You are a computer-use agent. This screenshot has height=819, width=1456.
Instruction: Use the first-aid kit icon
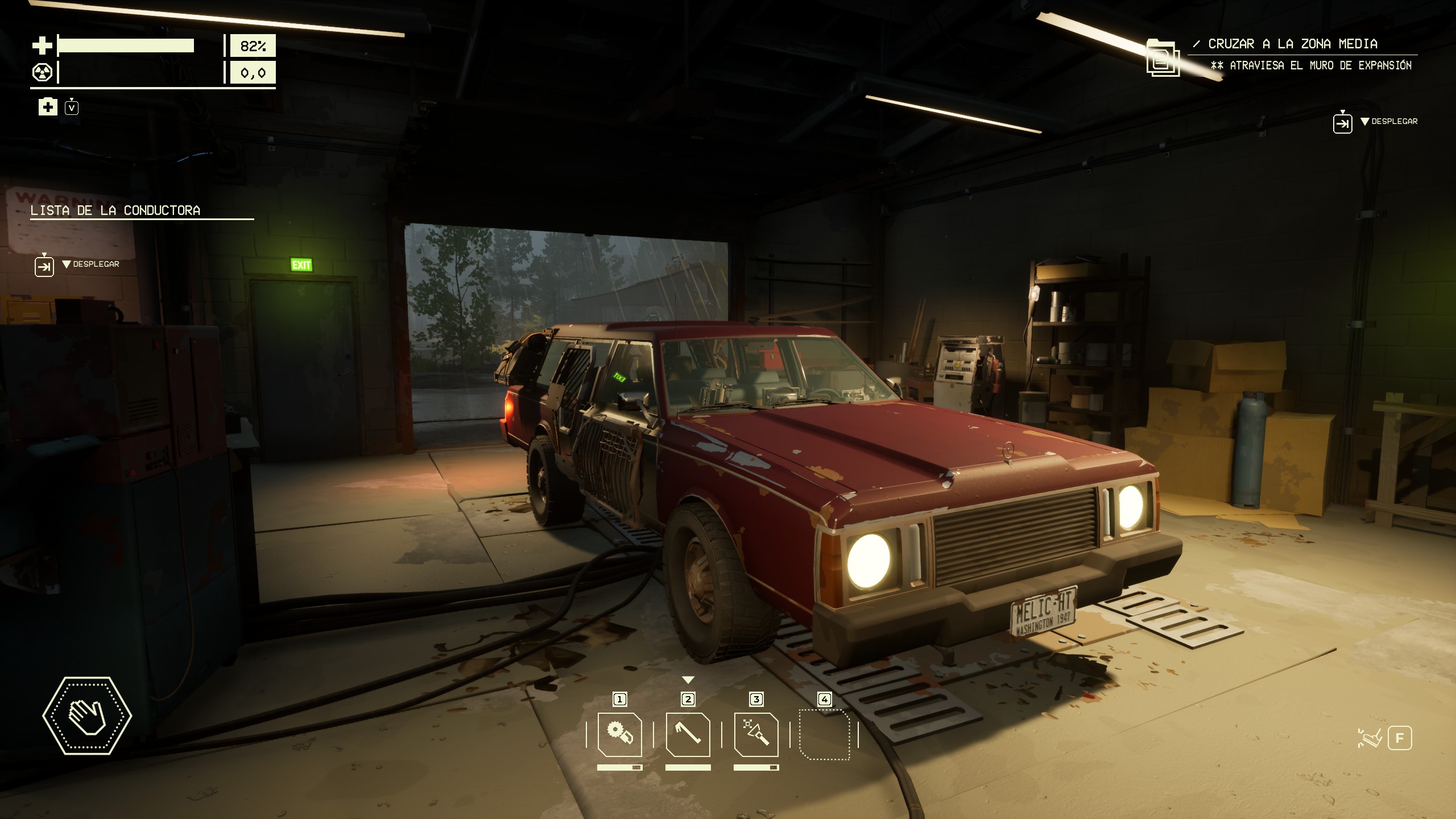click(48, 106)
